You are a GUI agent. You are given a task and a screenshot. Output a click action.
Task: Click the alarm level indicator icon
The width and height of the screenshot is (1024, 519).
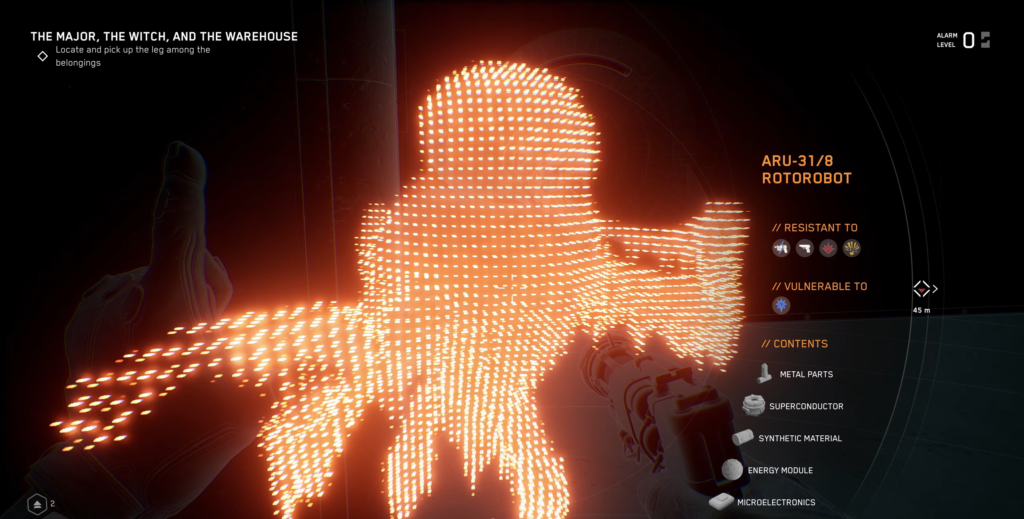pyautogui.click(x=985, y=40)
